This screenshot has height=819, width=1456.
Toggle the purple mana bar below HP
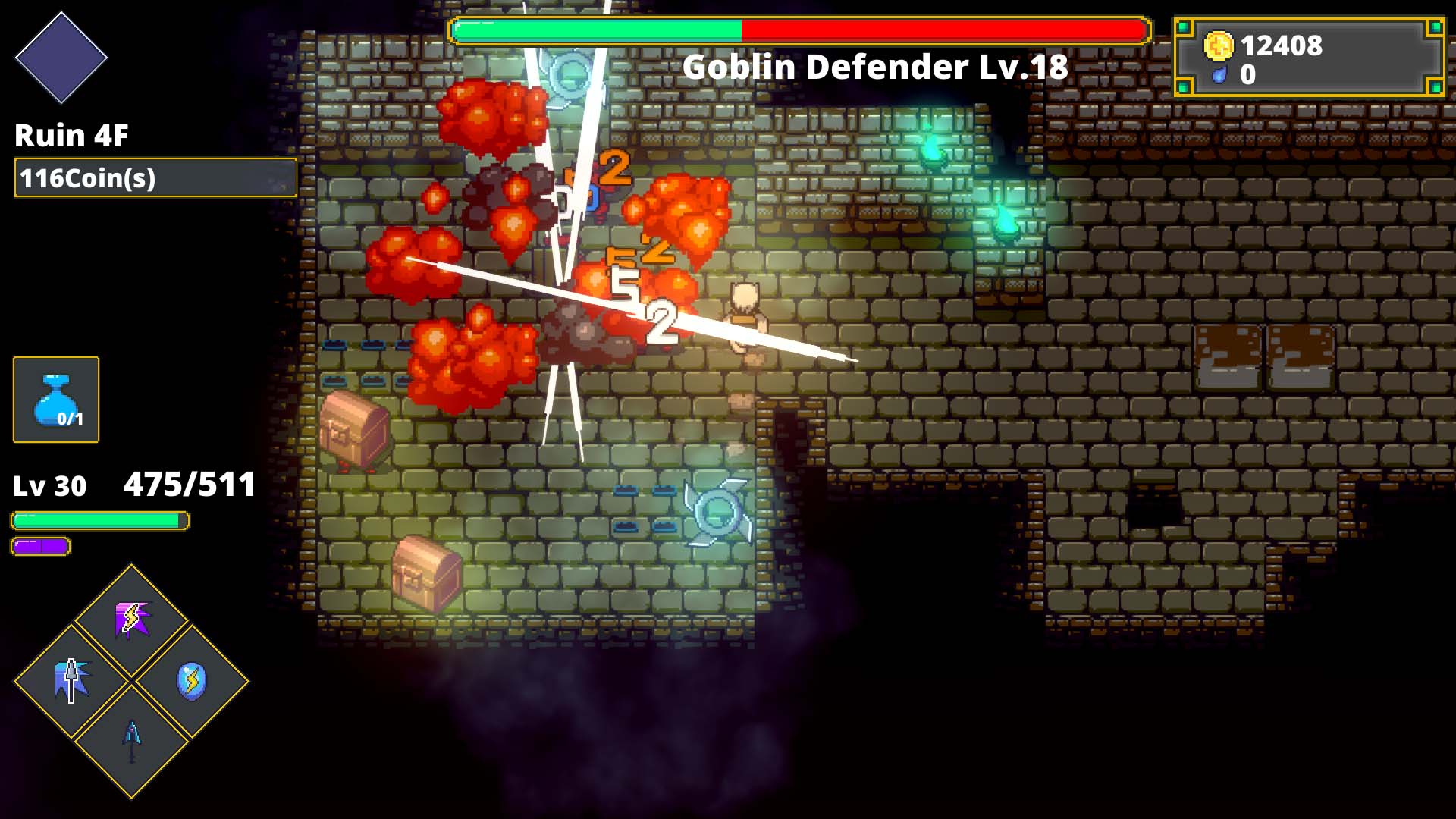[x=41, y=544]
